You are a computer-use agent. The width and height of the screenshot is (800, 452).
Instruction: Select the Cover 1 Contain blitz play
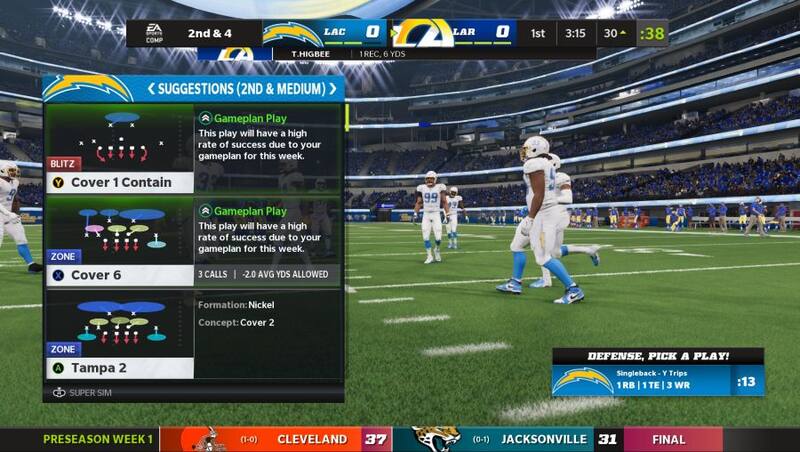pos(120,183)
